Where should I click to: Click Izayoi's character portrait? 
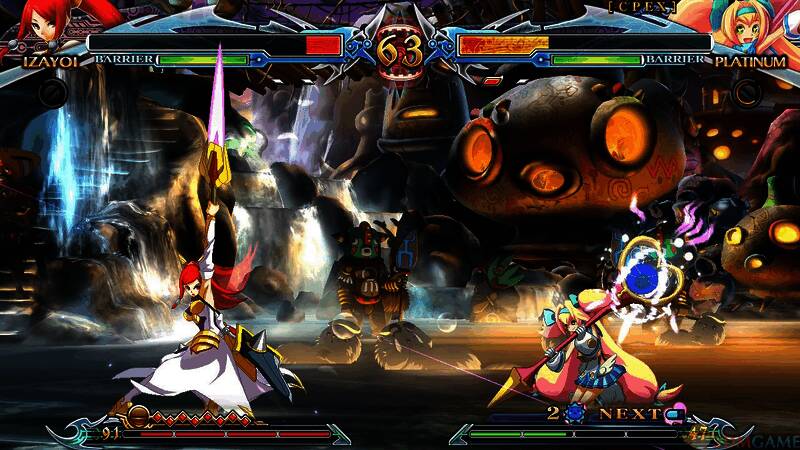[x=40, y=27]
